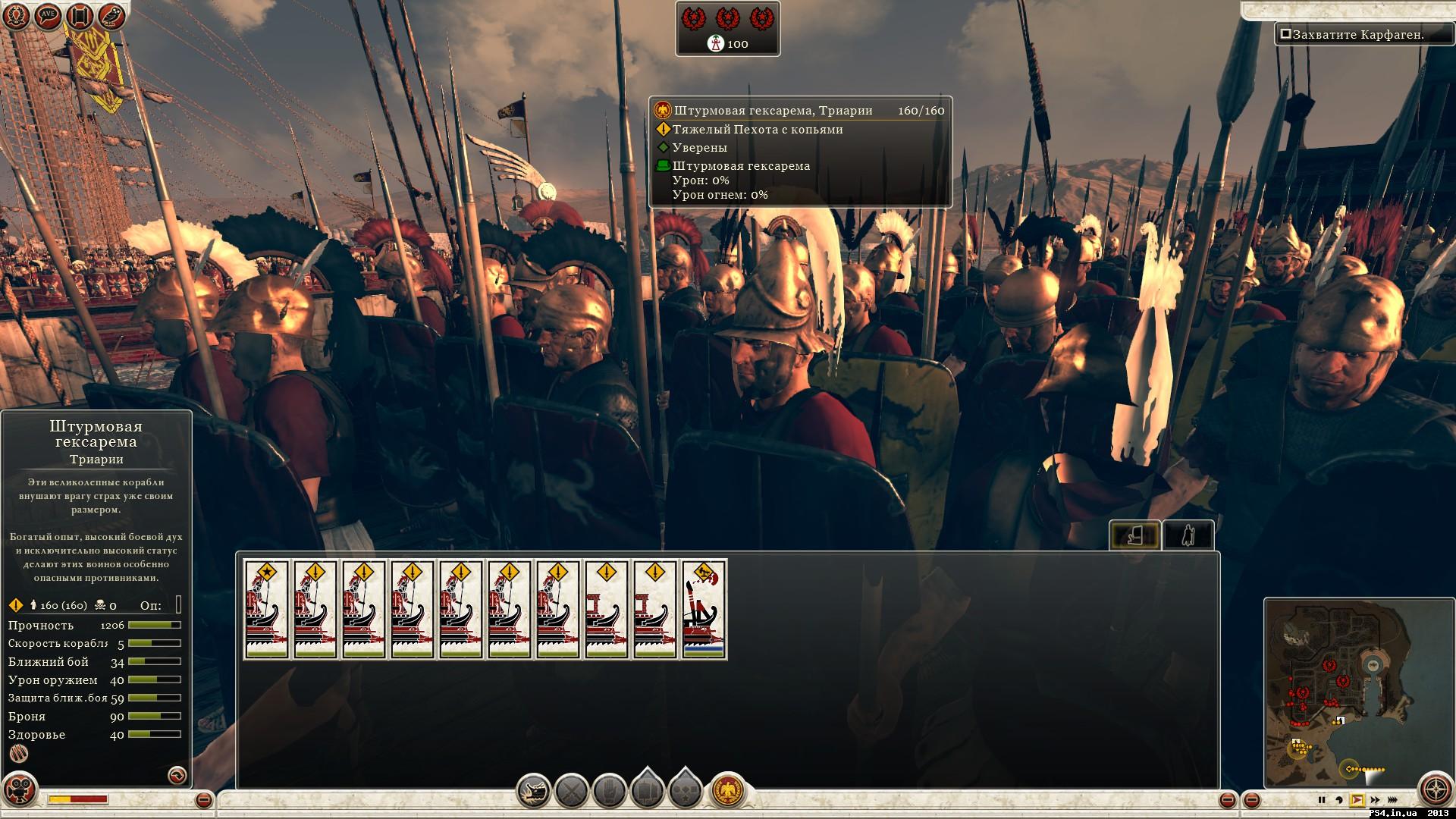Screen dimensions: 1456x819
Task: Click the film camera button
Action: pyautogui.click(x=20, y=789)
